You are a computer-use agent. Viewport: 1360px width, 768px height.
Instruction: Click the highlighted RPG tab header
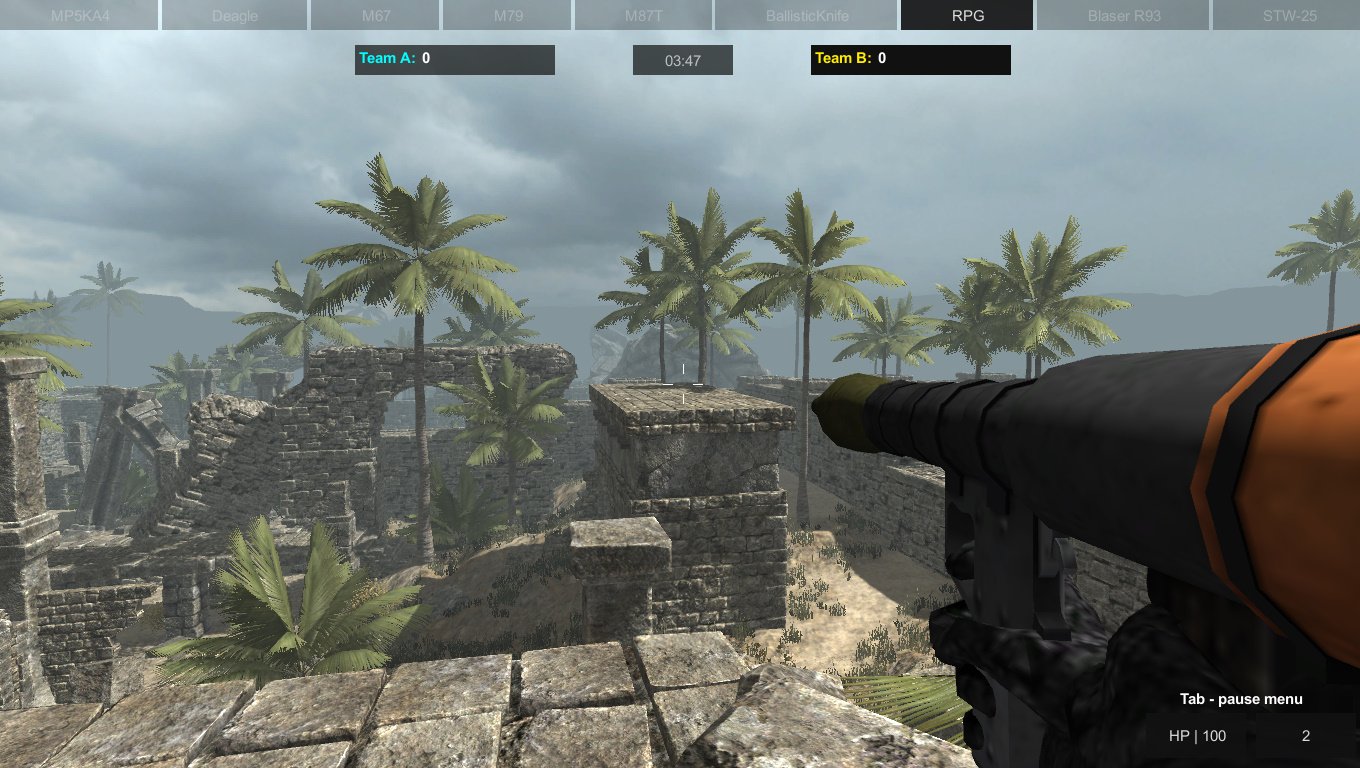pos(966,15)
